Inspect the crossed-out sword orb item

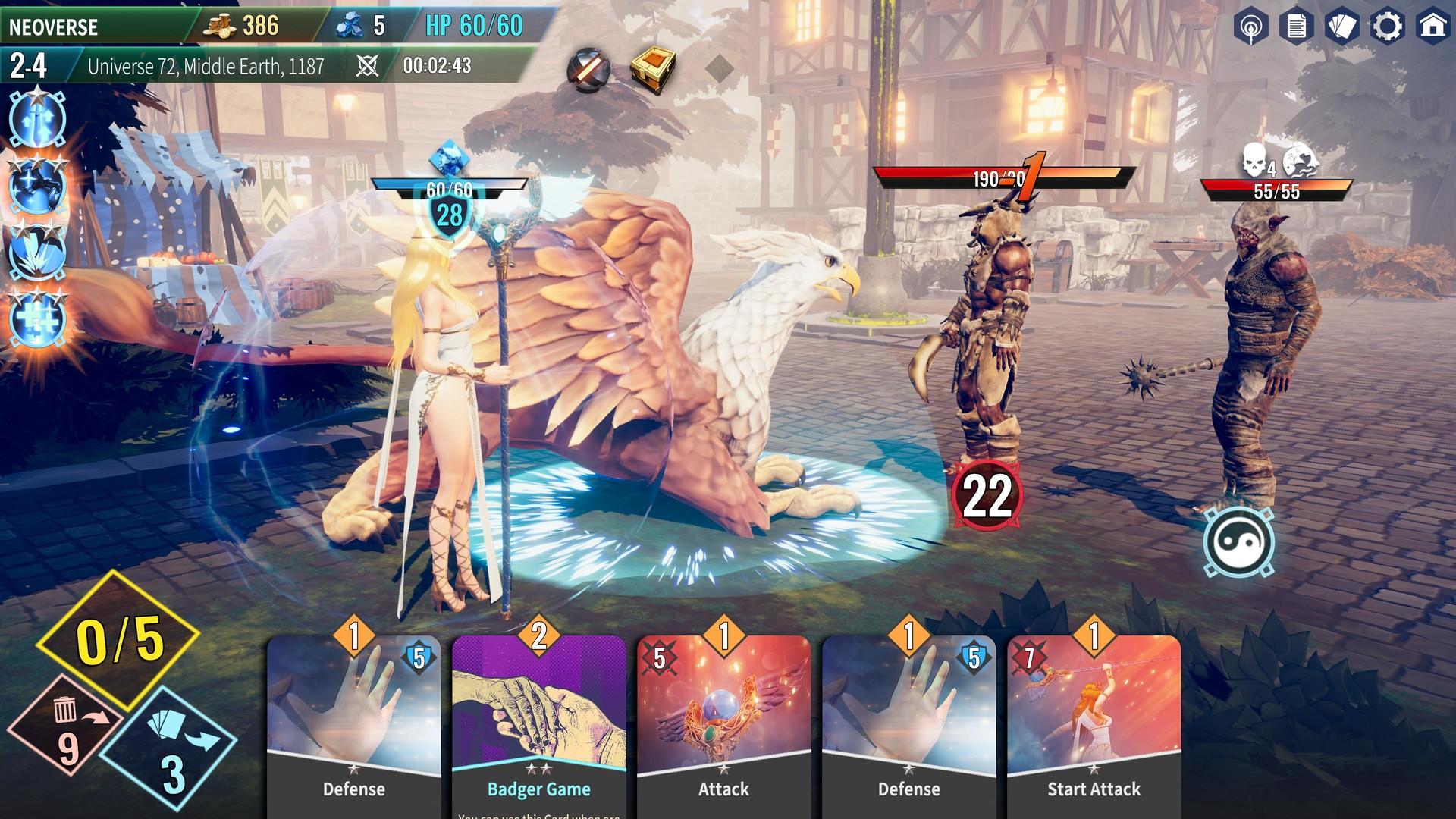point(588,71)
